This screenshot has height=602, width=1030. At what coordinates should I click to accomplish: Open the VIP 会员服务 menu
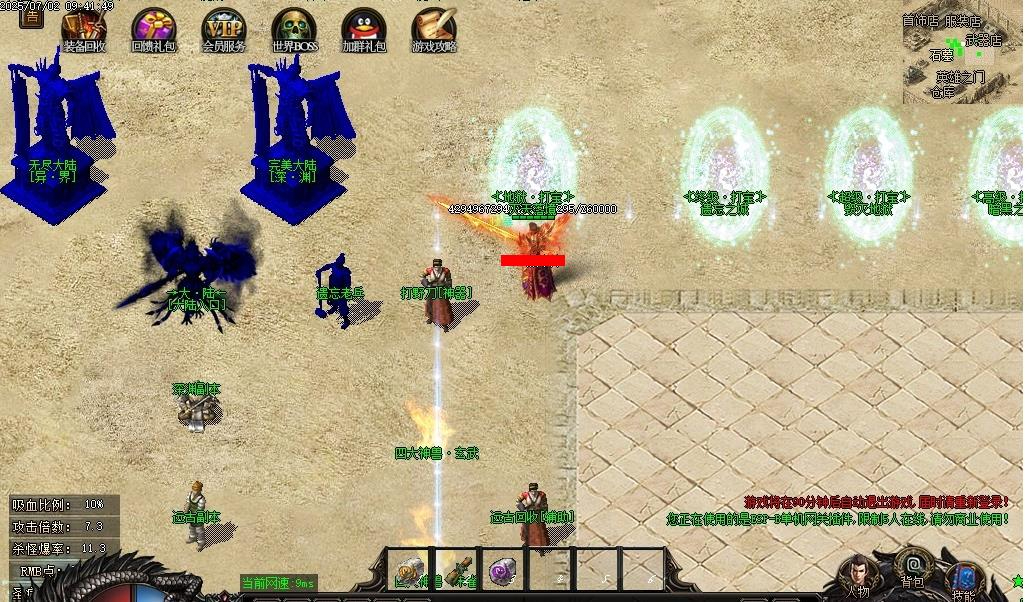pyautogui.click(x=223, y=29)
